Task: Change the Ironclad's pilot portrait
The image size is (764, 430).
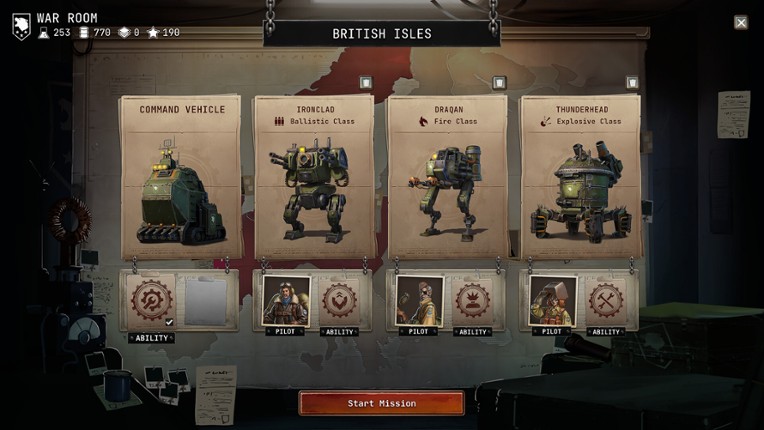Action: tap(285, 300)
